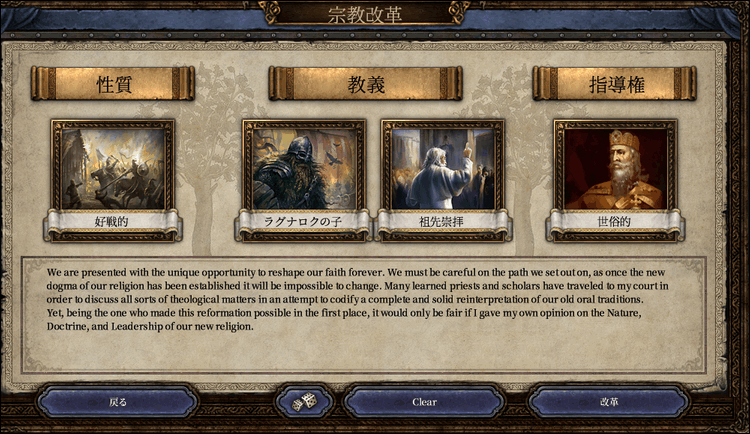Randomize choices with the dice button
The image size is (750, 434).
[304, 402]
